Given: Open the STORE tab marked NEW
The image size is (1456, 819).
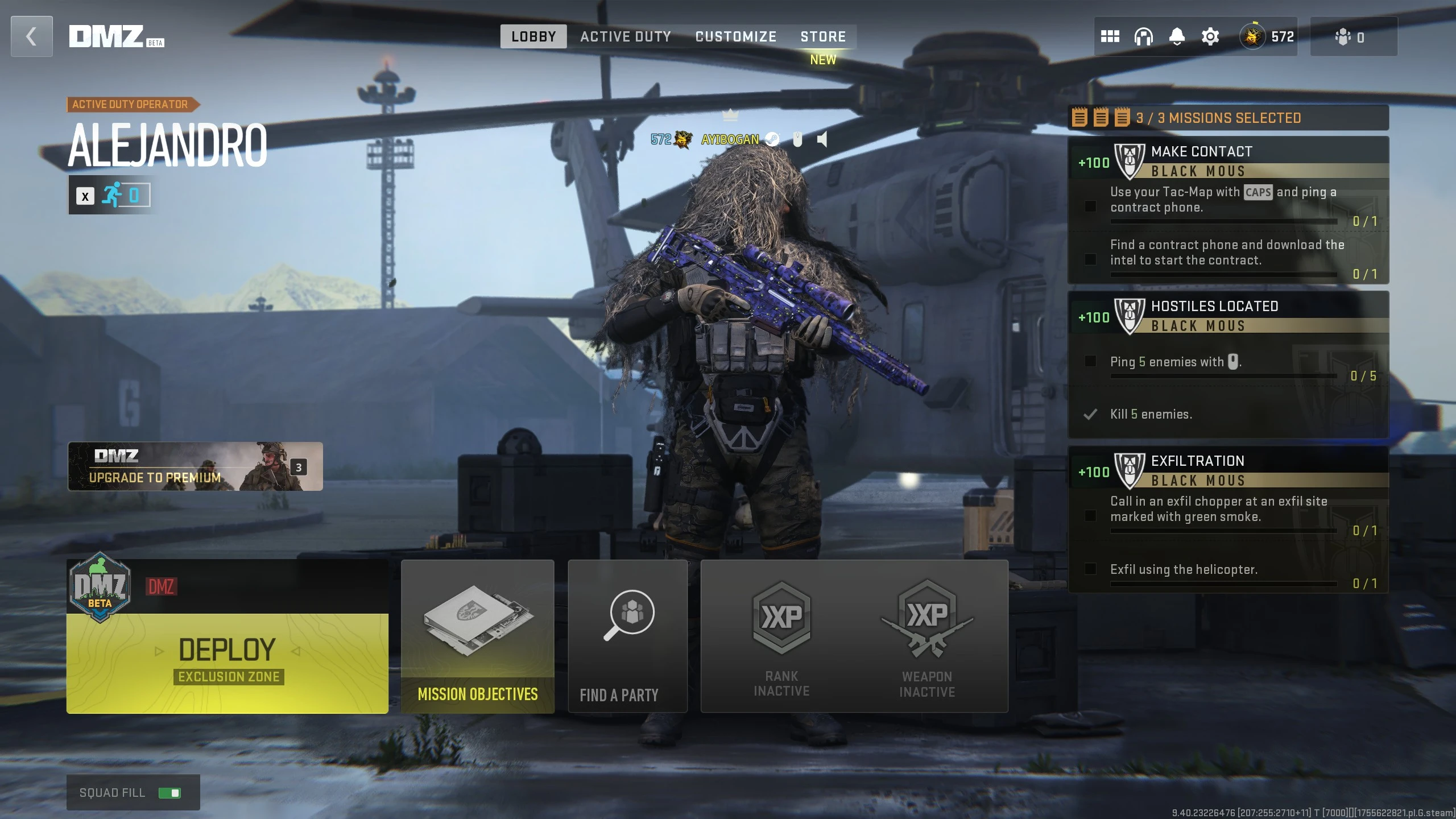Looking at the screenshot, I should tap(824, 36).
